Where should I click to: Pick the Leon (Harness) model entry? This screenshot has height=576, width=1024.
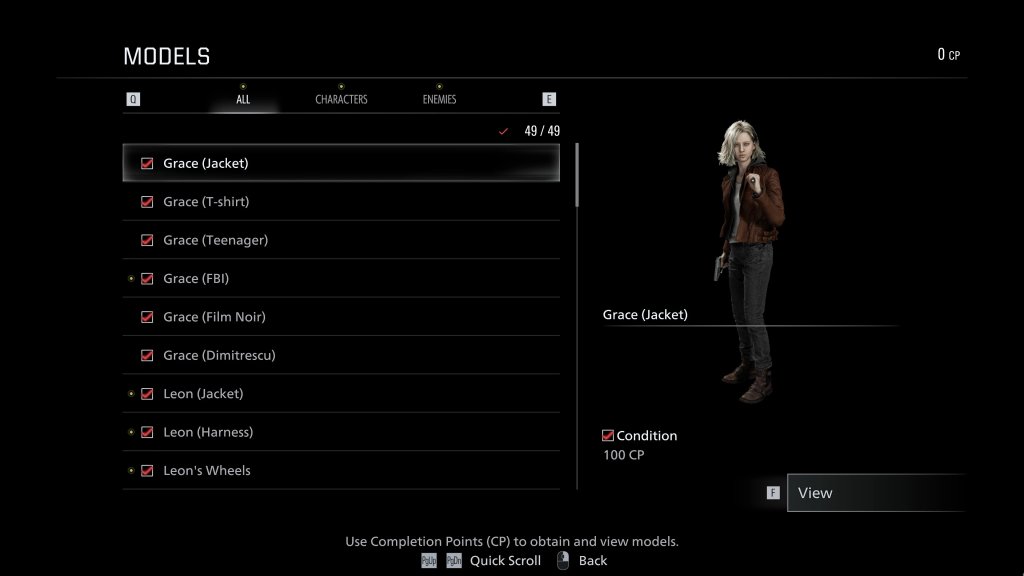(340, 432)
